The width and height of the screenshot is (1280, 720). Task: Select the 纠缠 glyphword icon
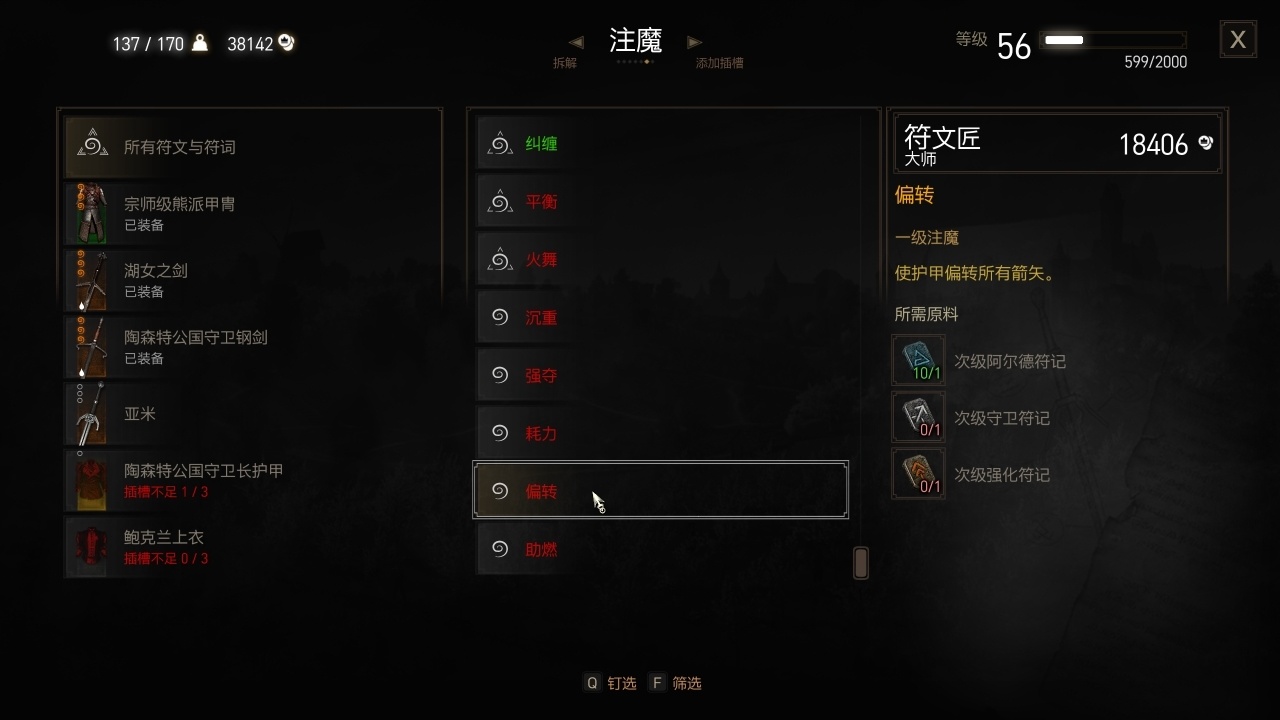(499, 142)
